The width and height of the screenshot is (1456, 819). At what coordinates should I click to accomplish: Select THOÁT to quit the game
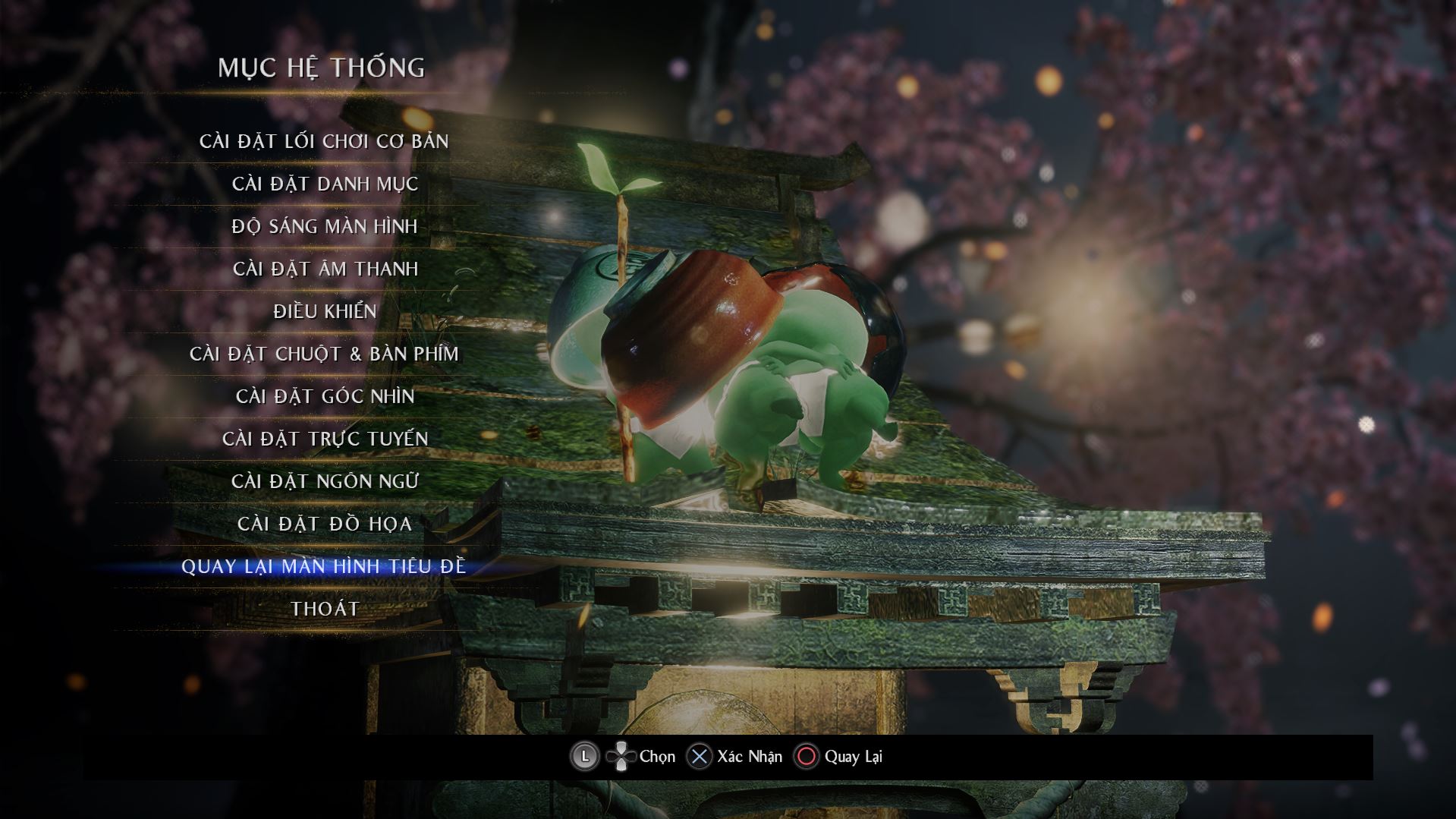[325, 608]
